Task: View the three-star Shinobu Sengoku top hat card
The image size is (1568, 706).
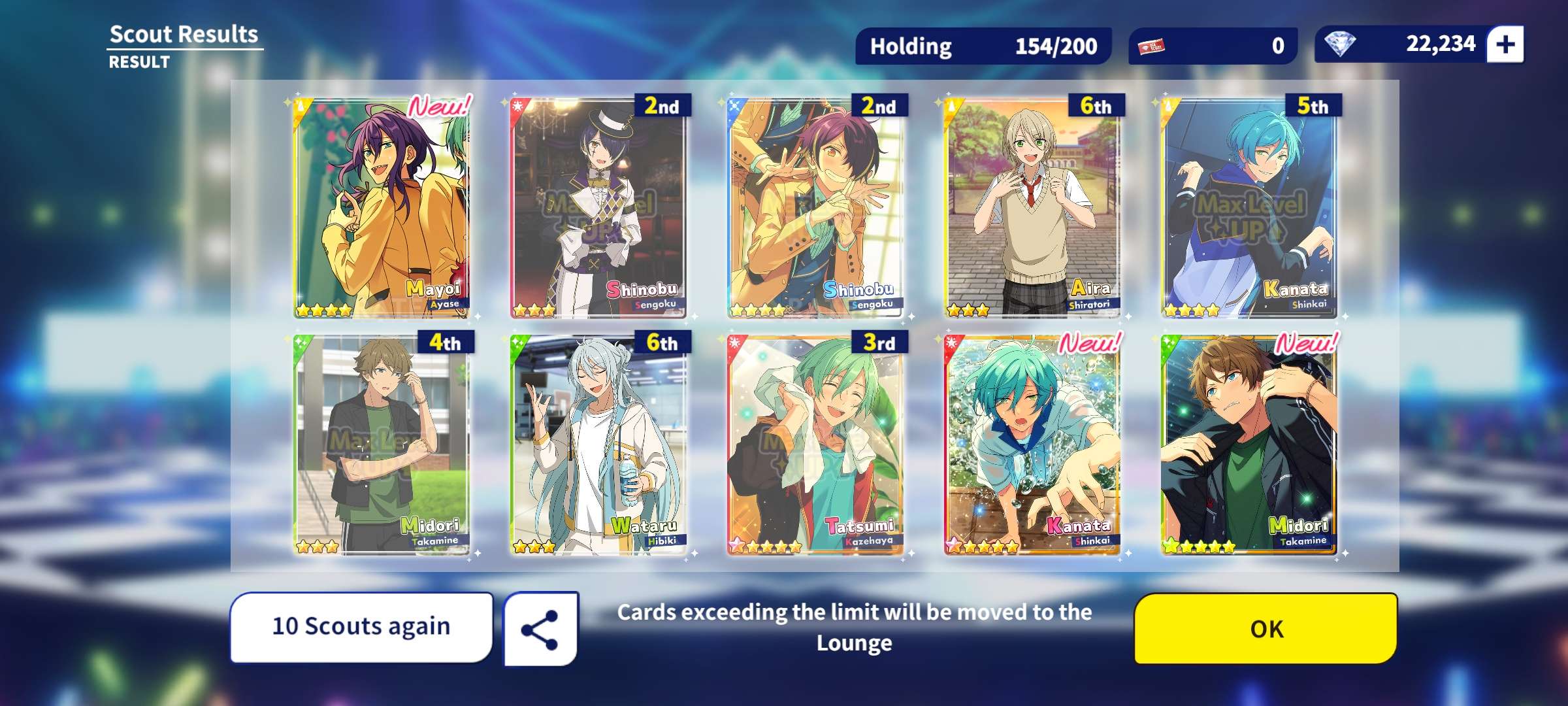Action: click(598, 208)
